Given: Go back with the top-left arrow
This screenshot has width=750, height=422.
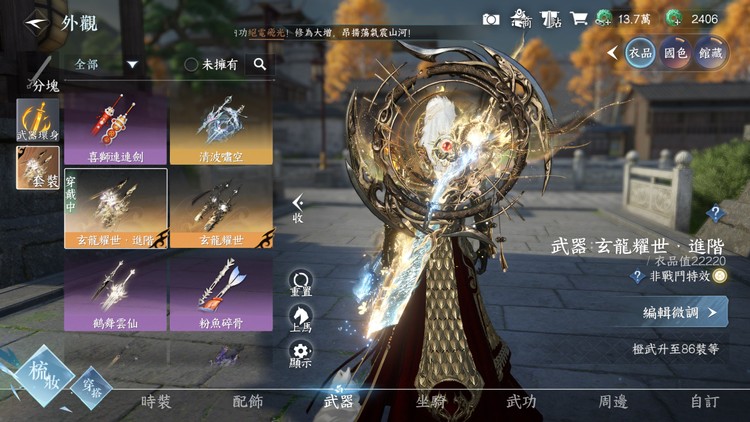Looking at the screenshot, I should (x=37, y=21).
